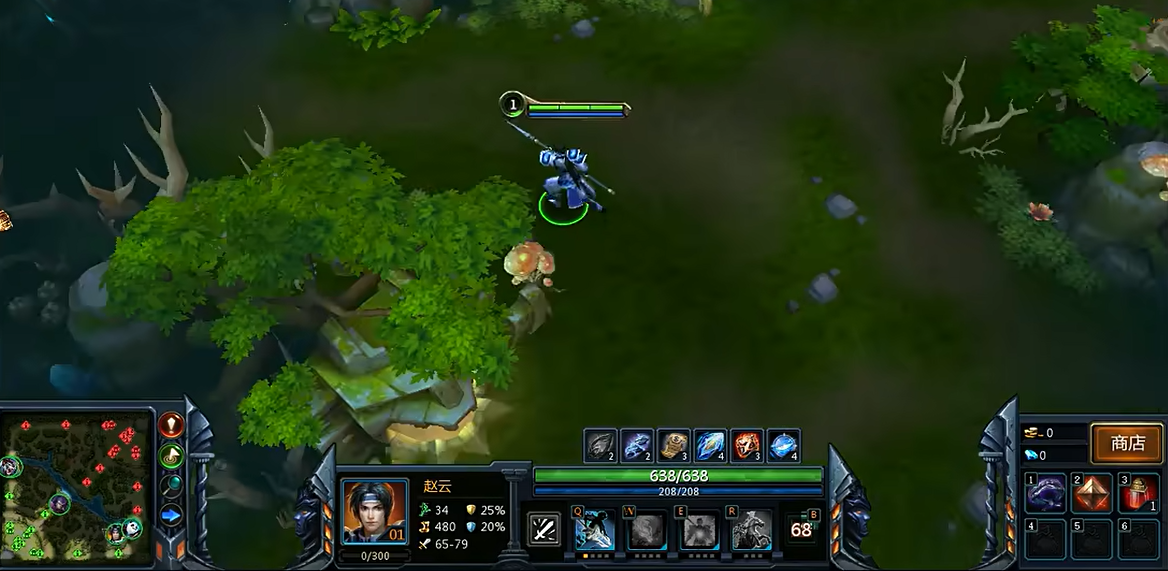Open the 商店 shop button
1168x571 pixels.
(x=1127, y=443)
